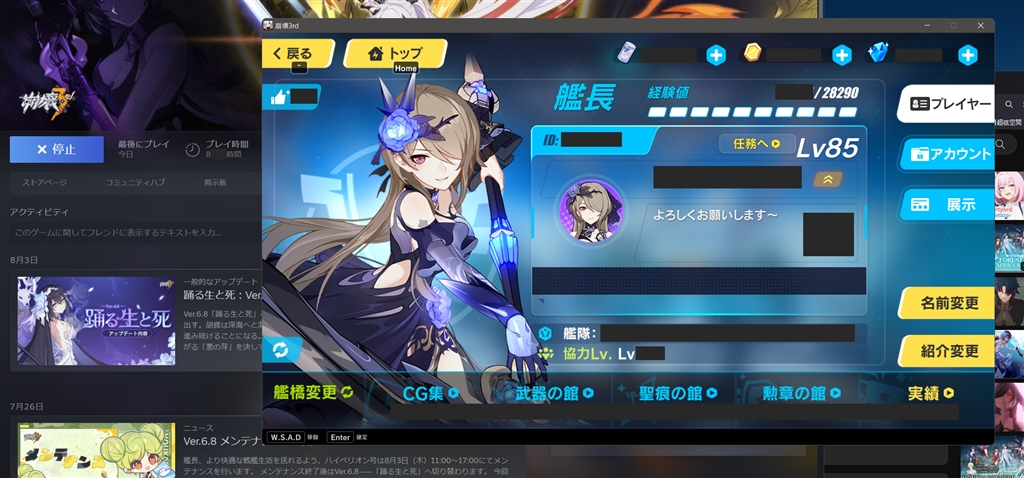This screenshot has height=478, width=1024.
Task: View the 実績 achievements
Action: (930, 393)
